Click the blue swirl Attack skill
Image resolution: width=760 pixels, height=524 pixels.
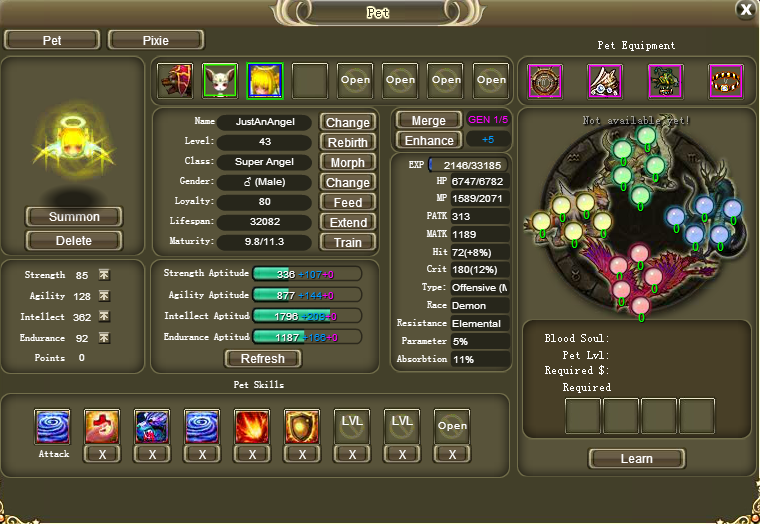coord(52,426)
